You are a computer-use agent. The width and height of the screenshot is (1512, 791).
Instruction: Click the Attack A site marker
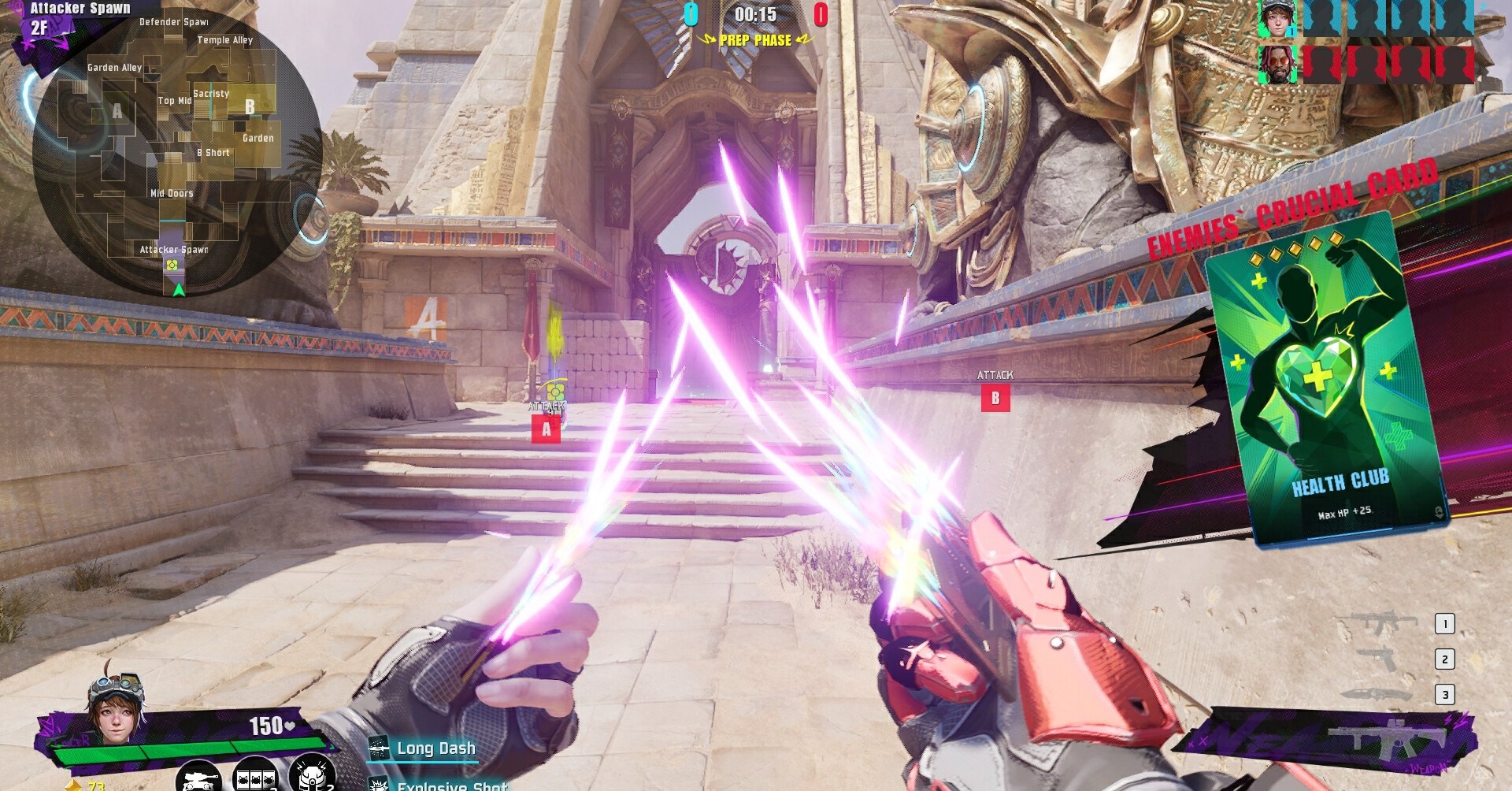tap(546, 429)
